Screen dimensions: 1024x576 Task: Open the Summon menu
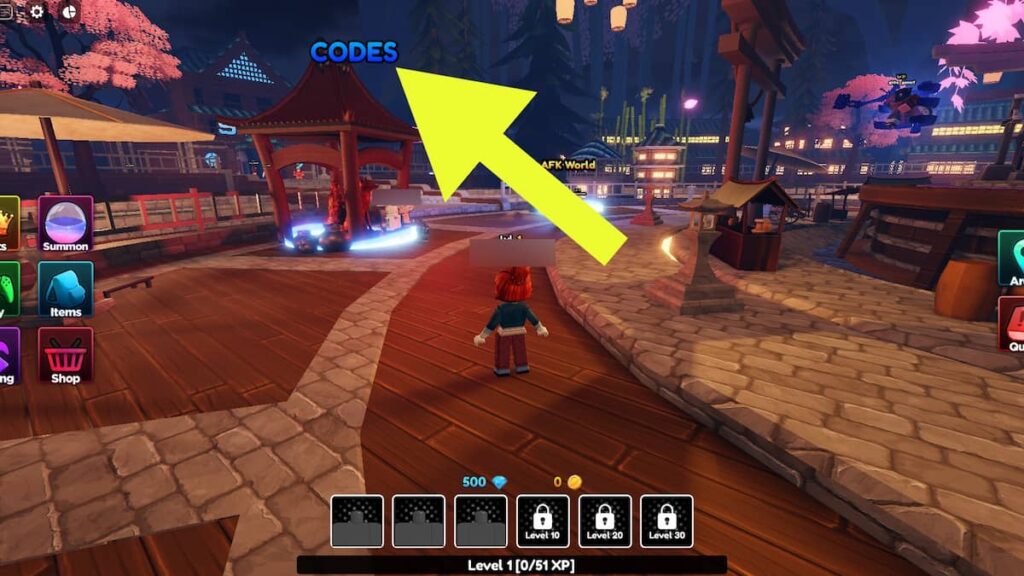tap(66, 223)
